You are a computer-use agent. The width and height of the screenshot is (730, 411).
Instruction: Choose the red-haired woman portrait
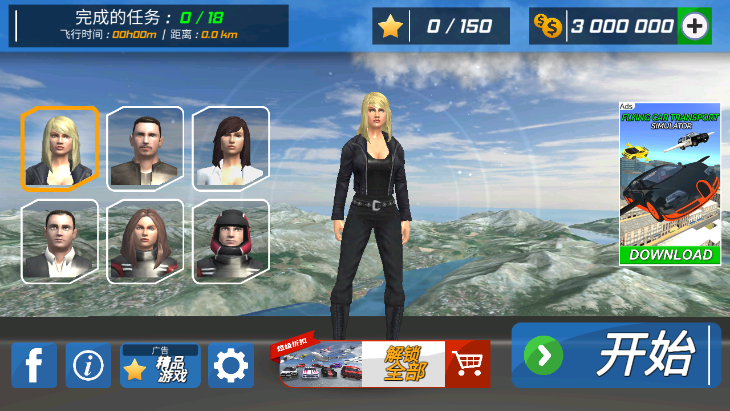[145, 240]
